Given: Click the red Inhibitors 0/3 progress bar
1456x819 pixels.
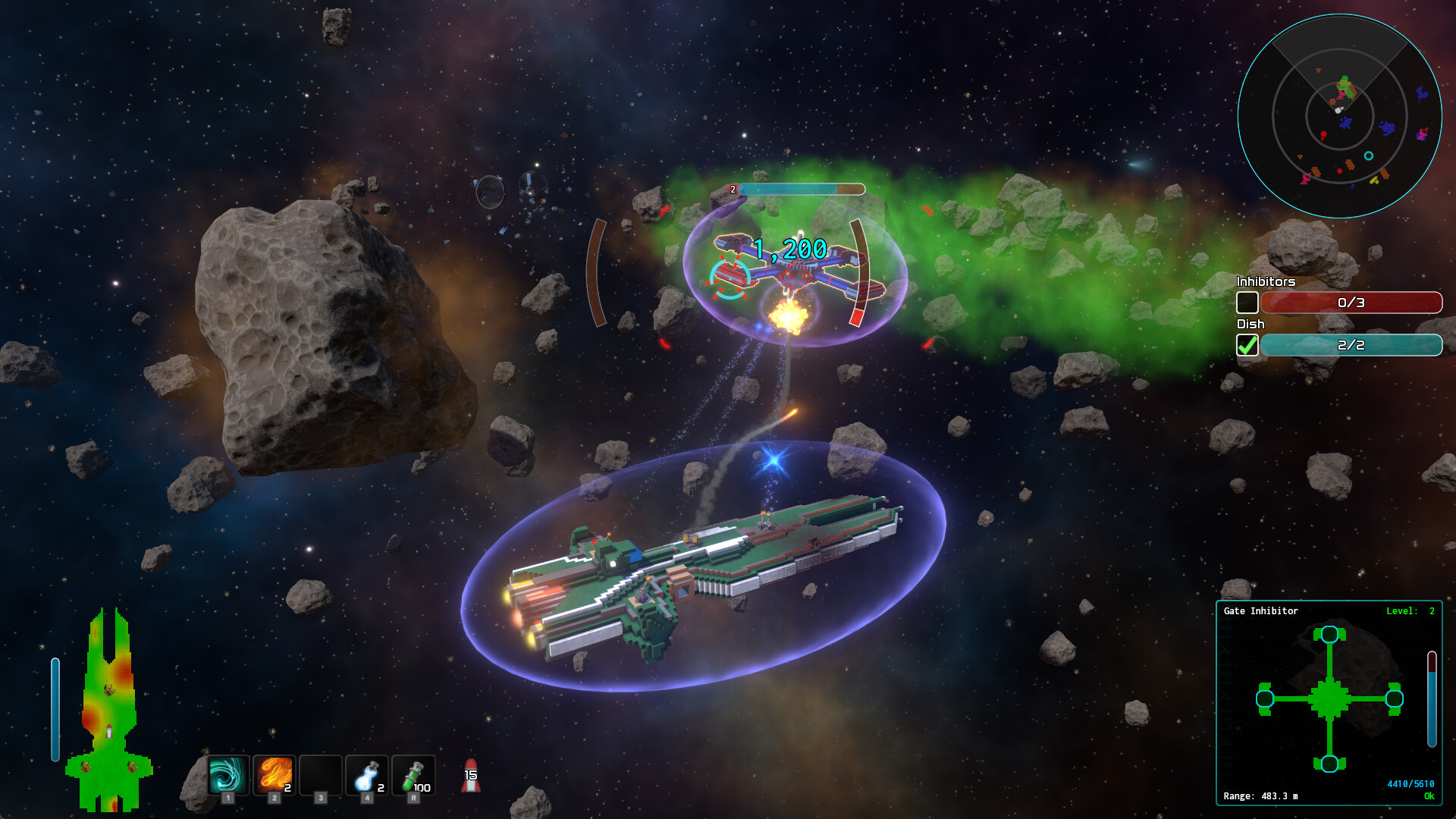Looking at the screenshot, I should pos(1354,303).
